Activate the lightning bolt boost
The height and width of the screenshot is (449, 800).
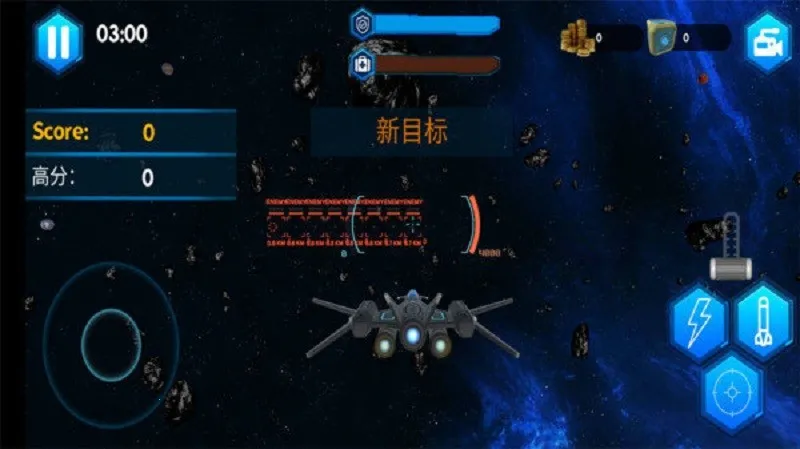[x=697, y=320]
